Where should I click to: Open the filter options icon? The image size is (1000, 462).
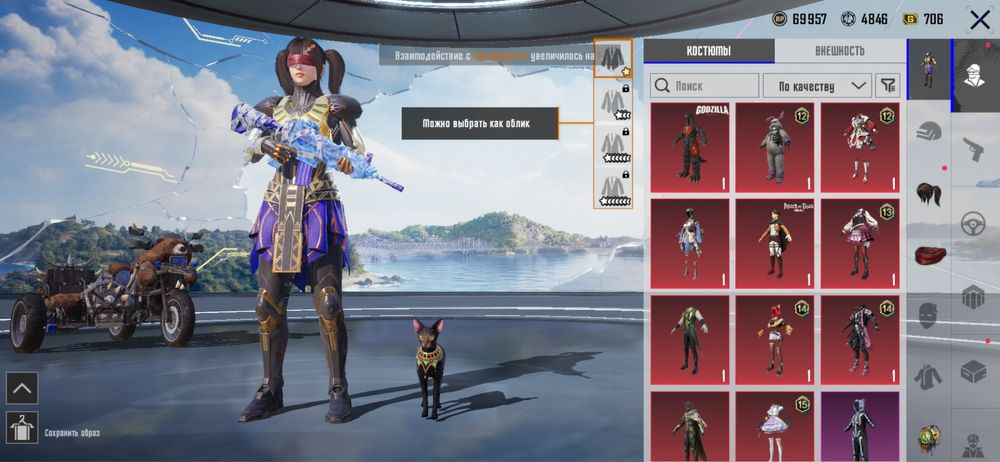(x=887, y=86)
